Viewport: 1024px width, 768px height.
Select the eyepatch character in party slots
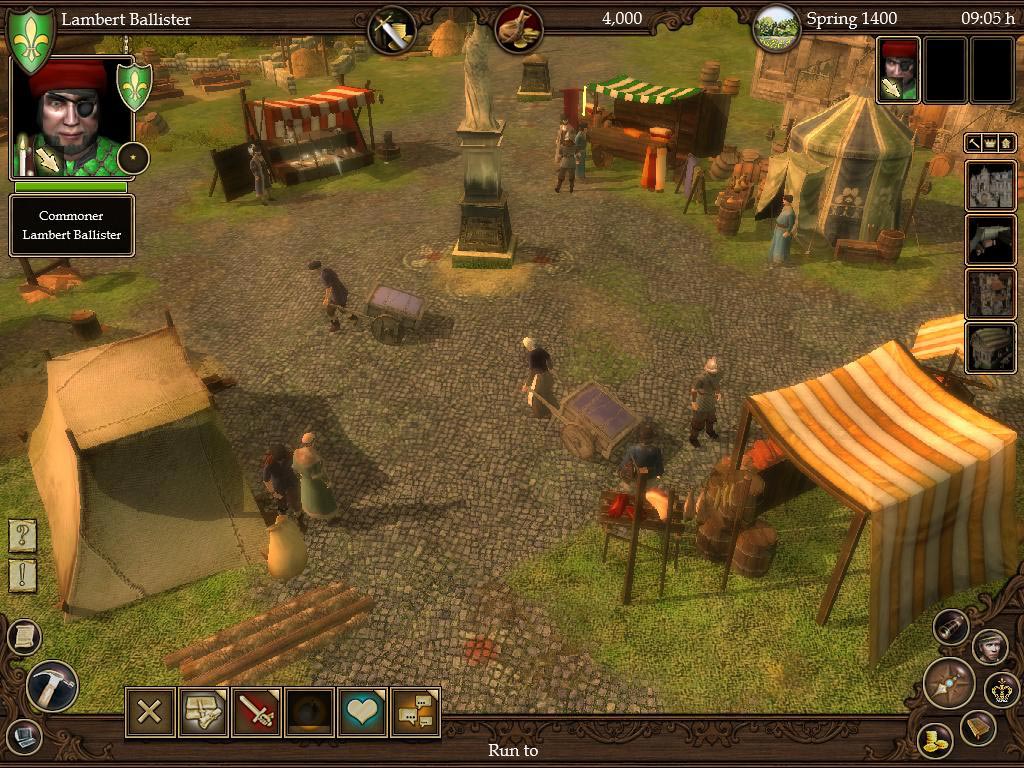click(x=898, y=70)
